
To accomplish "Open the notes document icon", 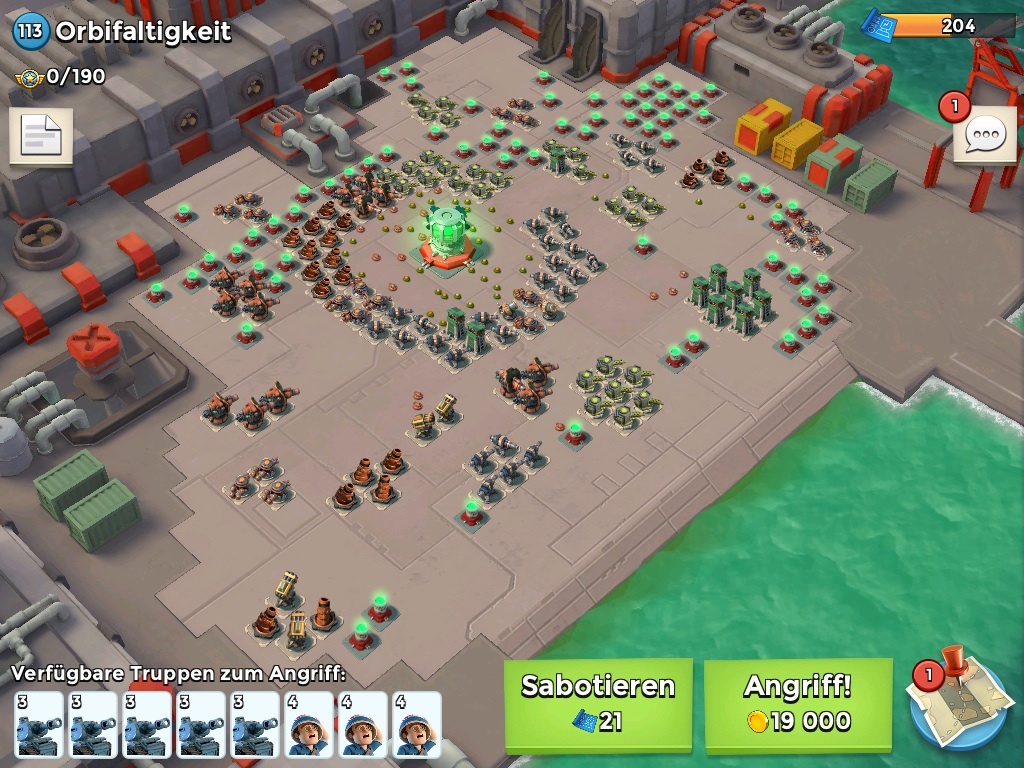I will click(x=41, y=136).
